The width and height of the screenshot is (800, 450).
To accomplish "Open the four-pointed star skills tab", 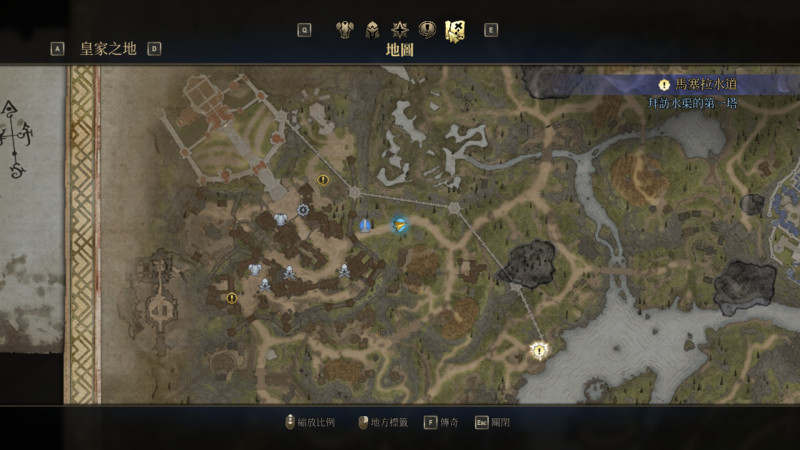I will (400, 29).
